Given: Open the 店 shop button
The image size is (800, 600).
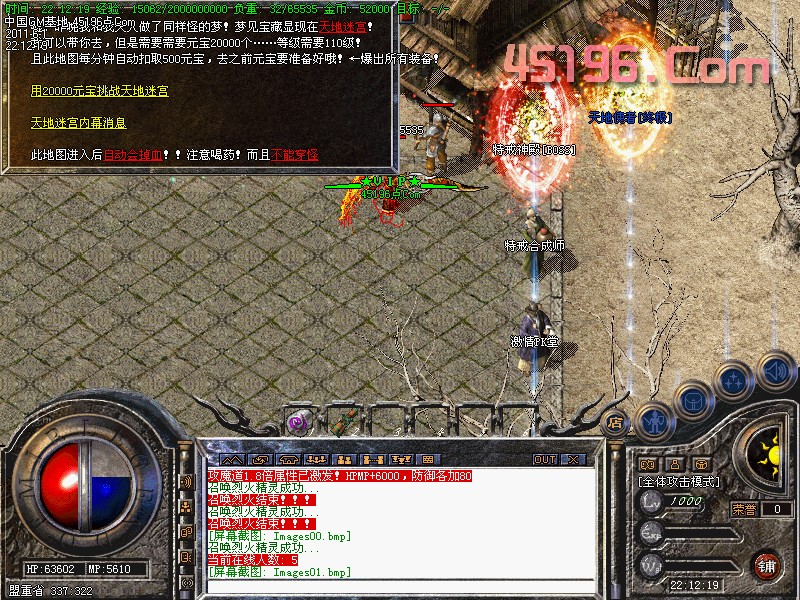Looking at the screenshot, I should point(616,422).
